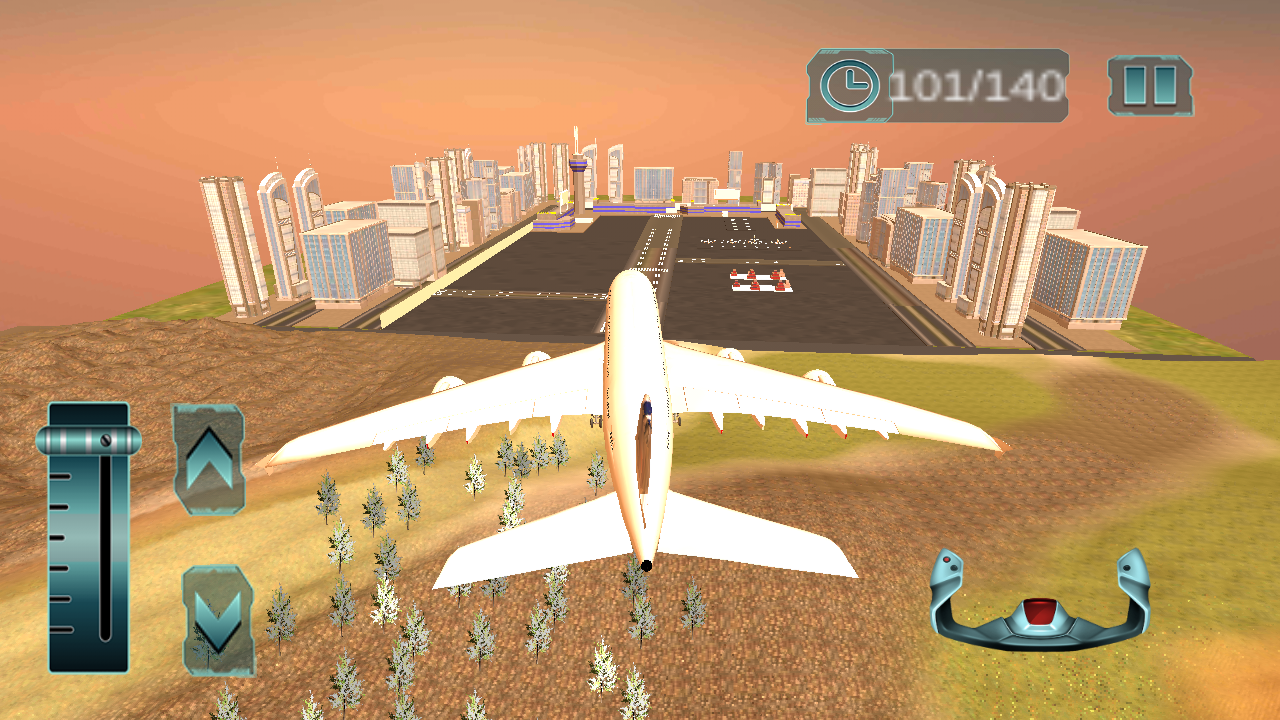Tap the top of the altitude control panel
1280x720 pixels.
(88, 410)
